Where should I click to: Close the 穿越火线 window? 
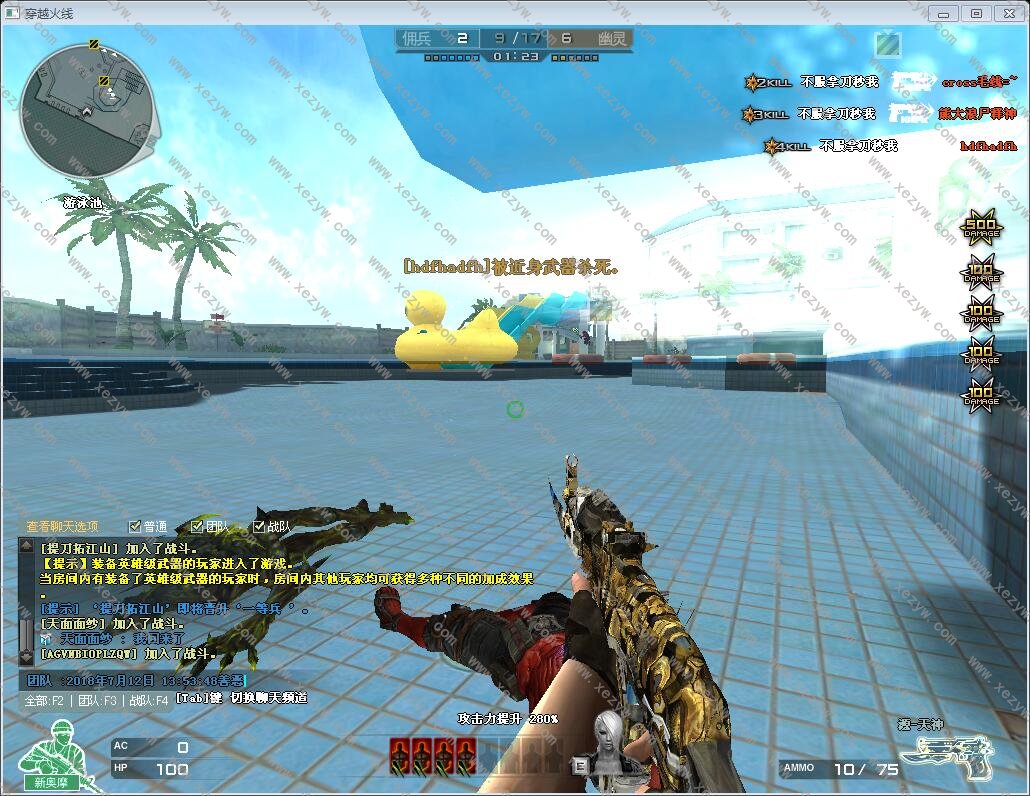coord(1010,13)
